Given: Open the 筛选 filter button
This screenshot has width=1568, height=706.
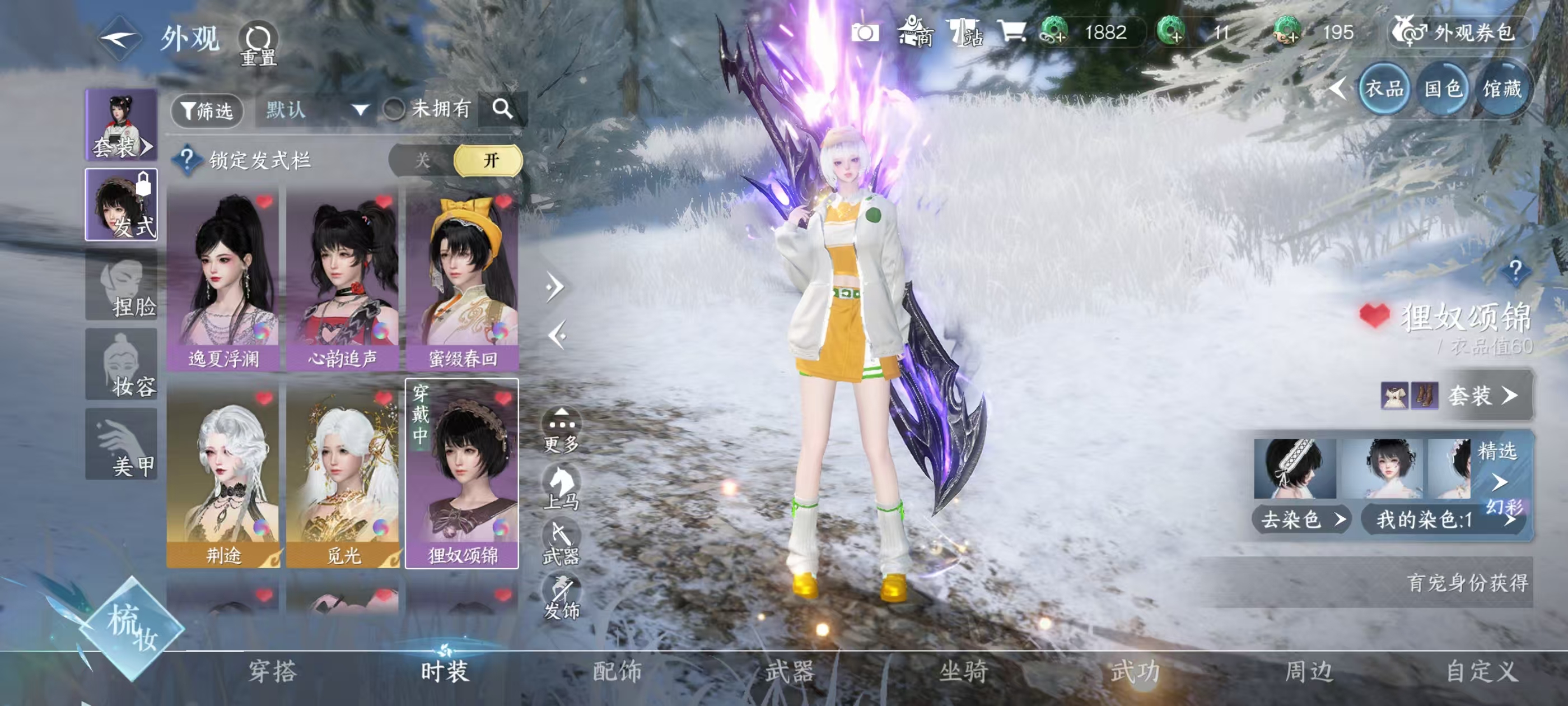Looking at the screenshot, I should tap(207, 110).
